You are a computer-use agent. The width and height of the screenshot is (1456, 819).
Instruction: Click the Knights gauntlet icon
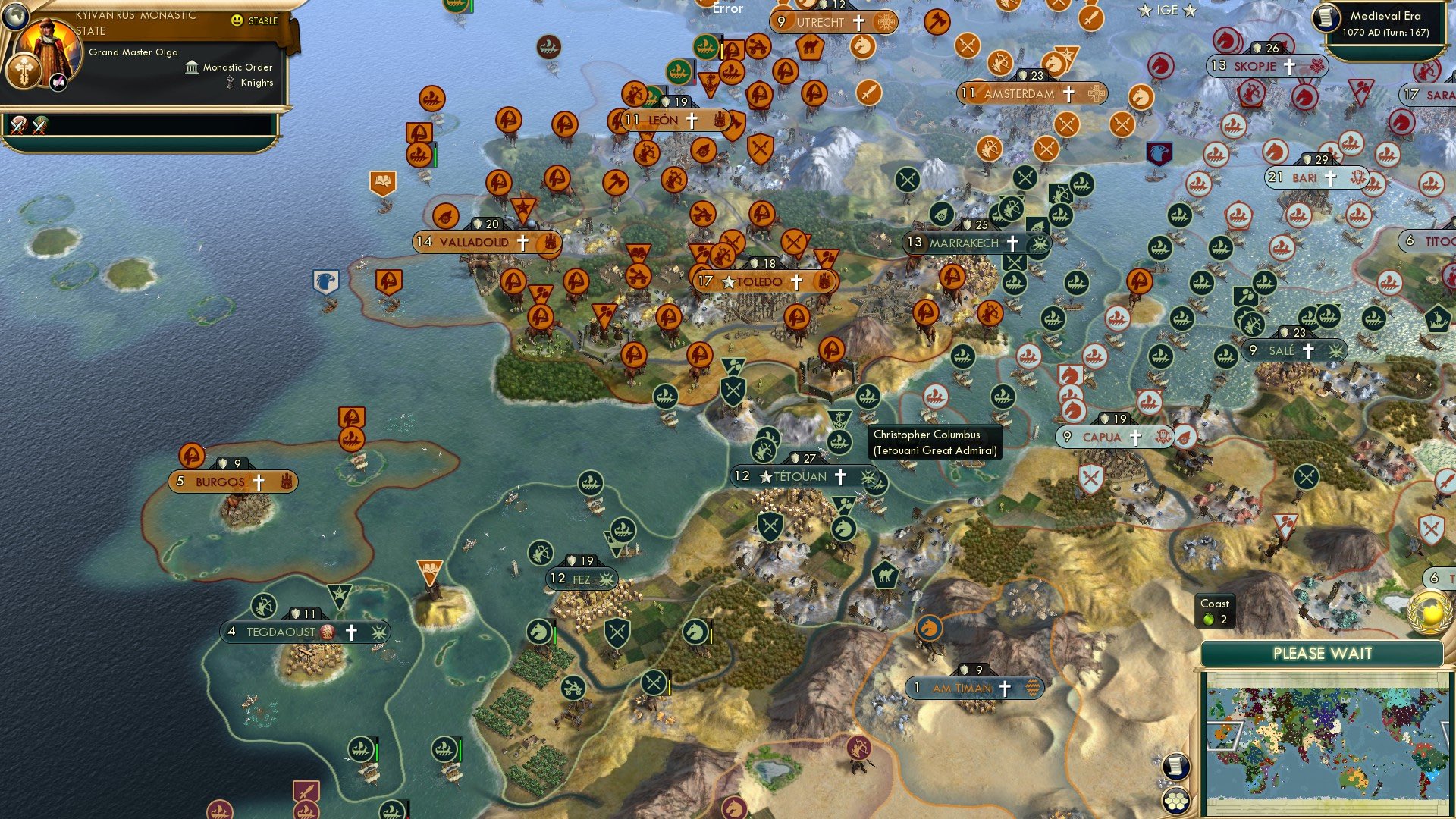[x=230, y=82]
